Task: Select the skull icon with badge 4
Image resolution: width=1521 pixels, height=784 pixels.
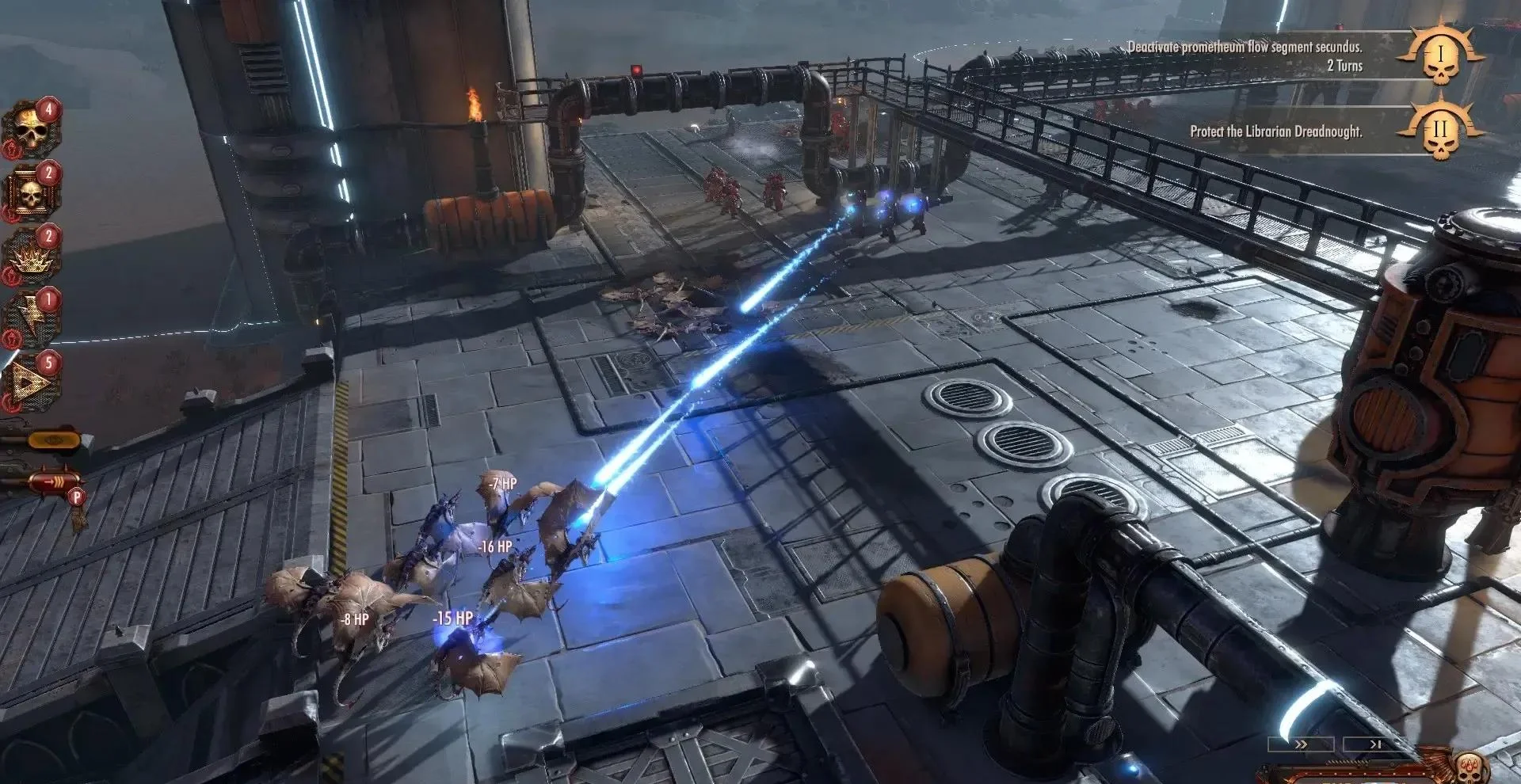Action: [x=30, y=131]
